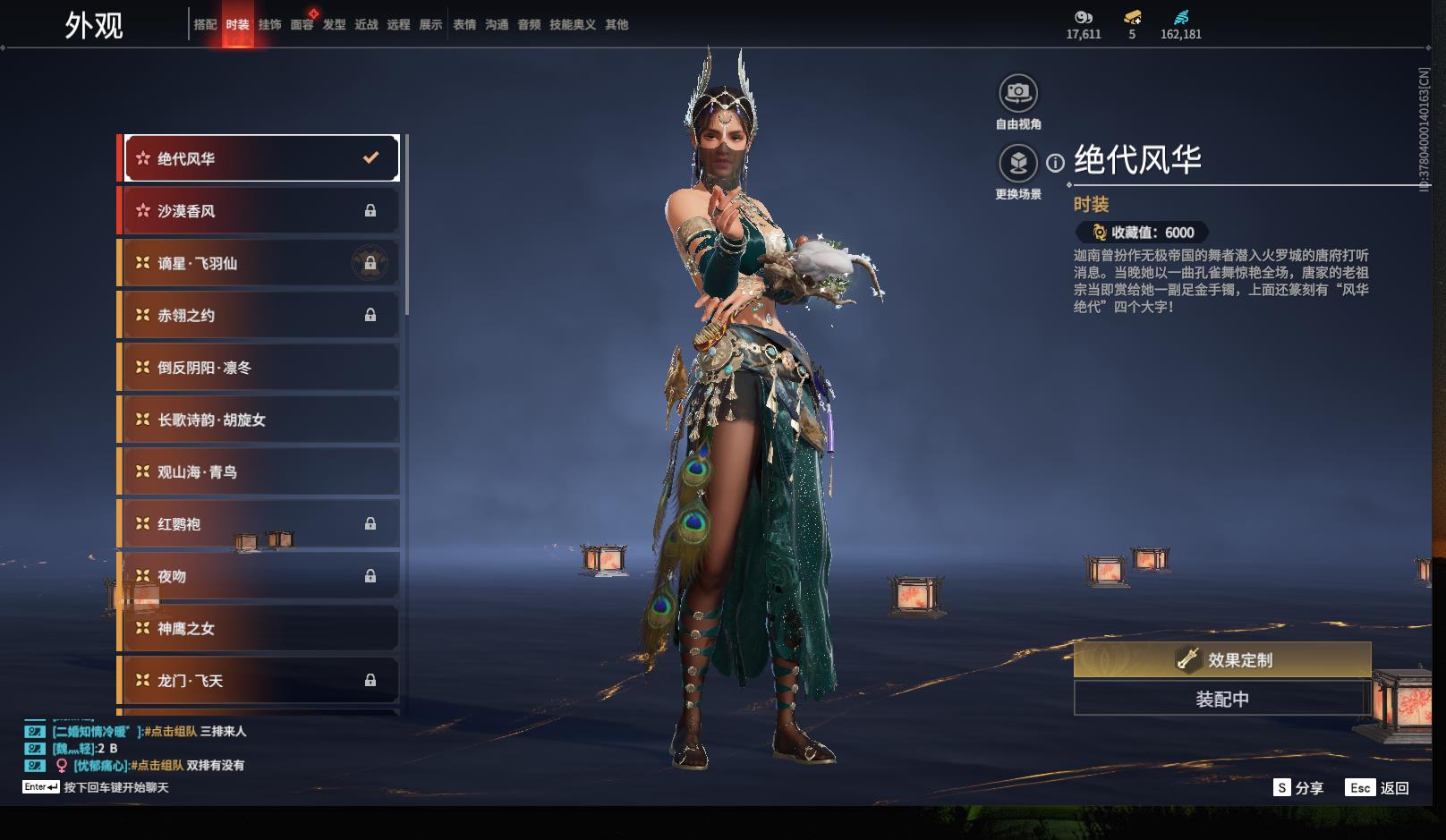The width and height of the screenshot is (1446, 840).
Task: Choose the 长歌诗韵·胡旋女 outfit
Action: (259, 420)
